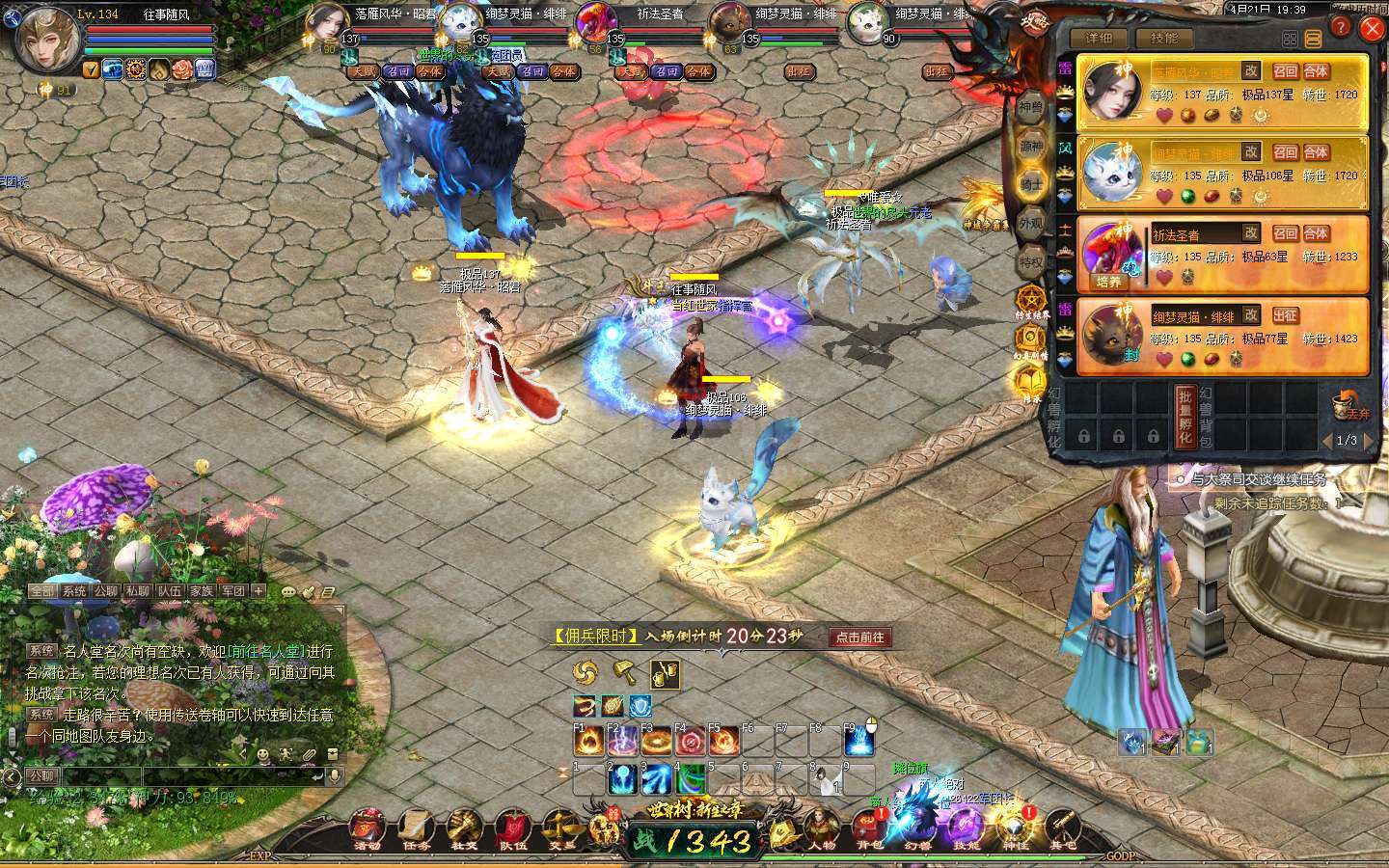1389x868 pixels.
Task: Select the 批量孵化 batch hatch button
Action: [x=1185, y=417]
